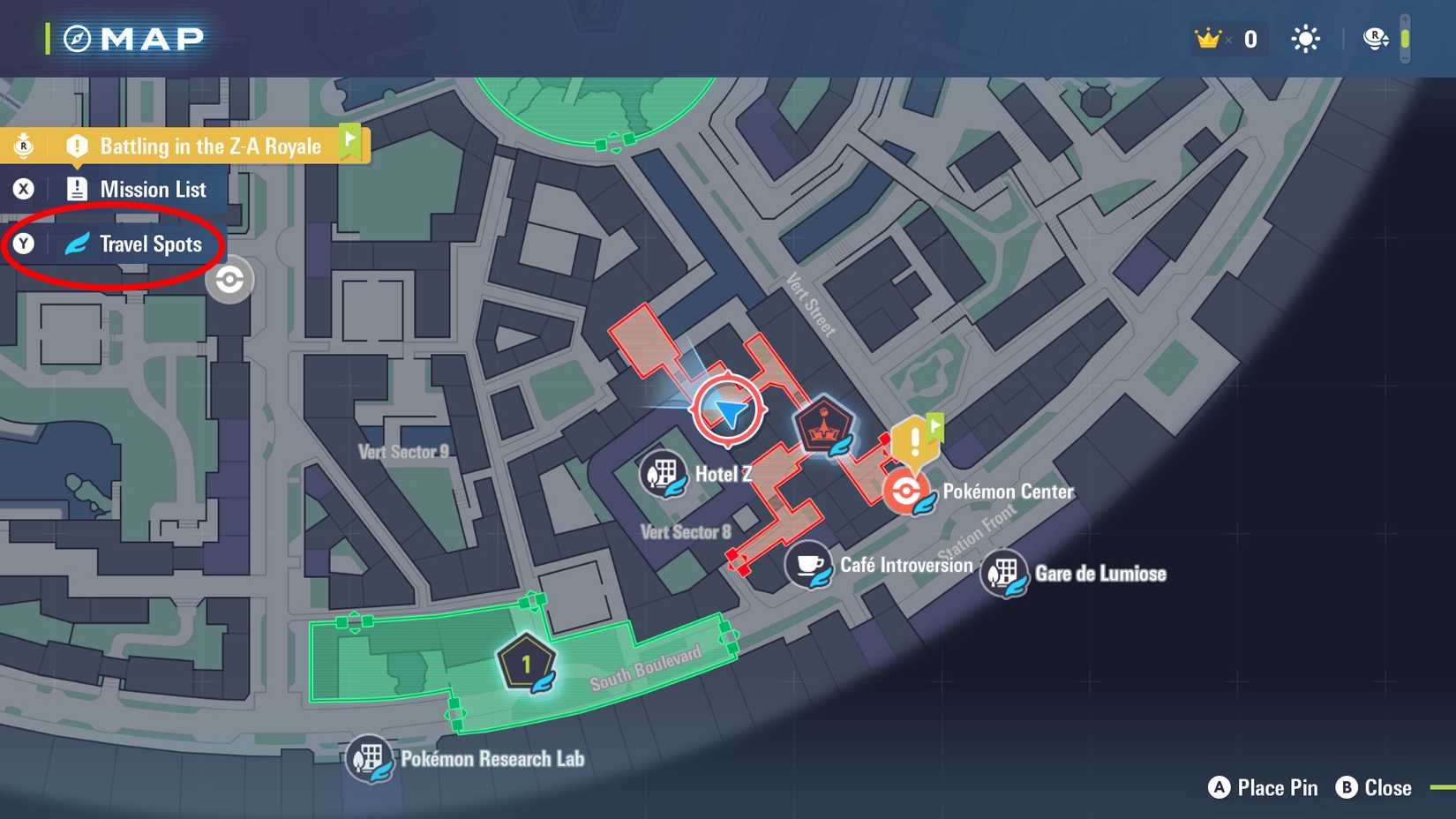This screenshot has width=1456, height=819.
Task: Select the Pokémon Center map marker
Action: (904, 491)
